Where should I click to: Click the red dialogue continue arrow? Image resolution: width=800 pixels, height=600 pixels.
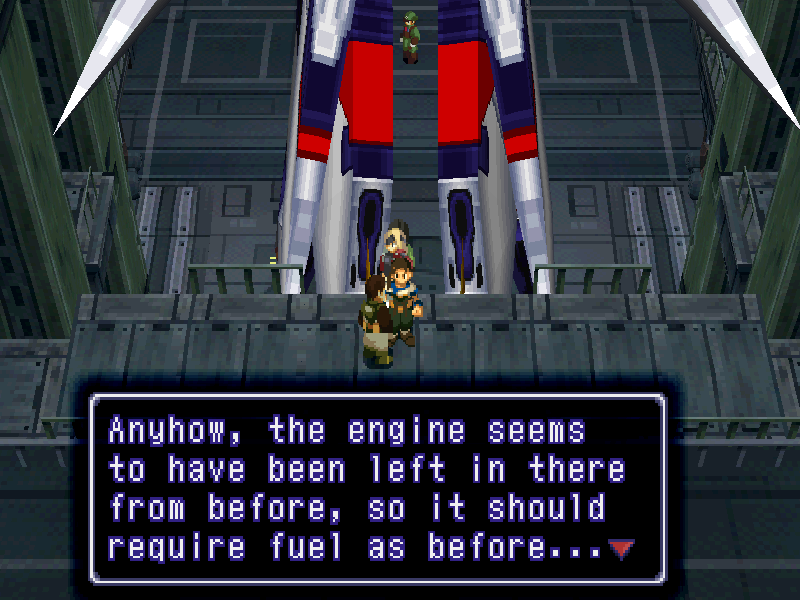tap(621, 549)
